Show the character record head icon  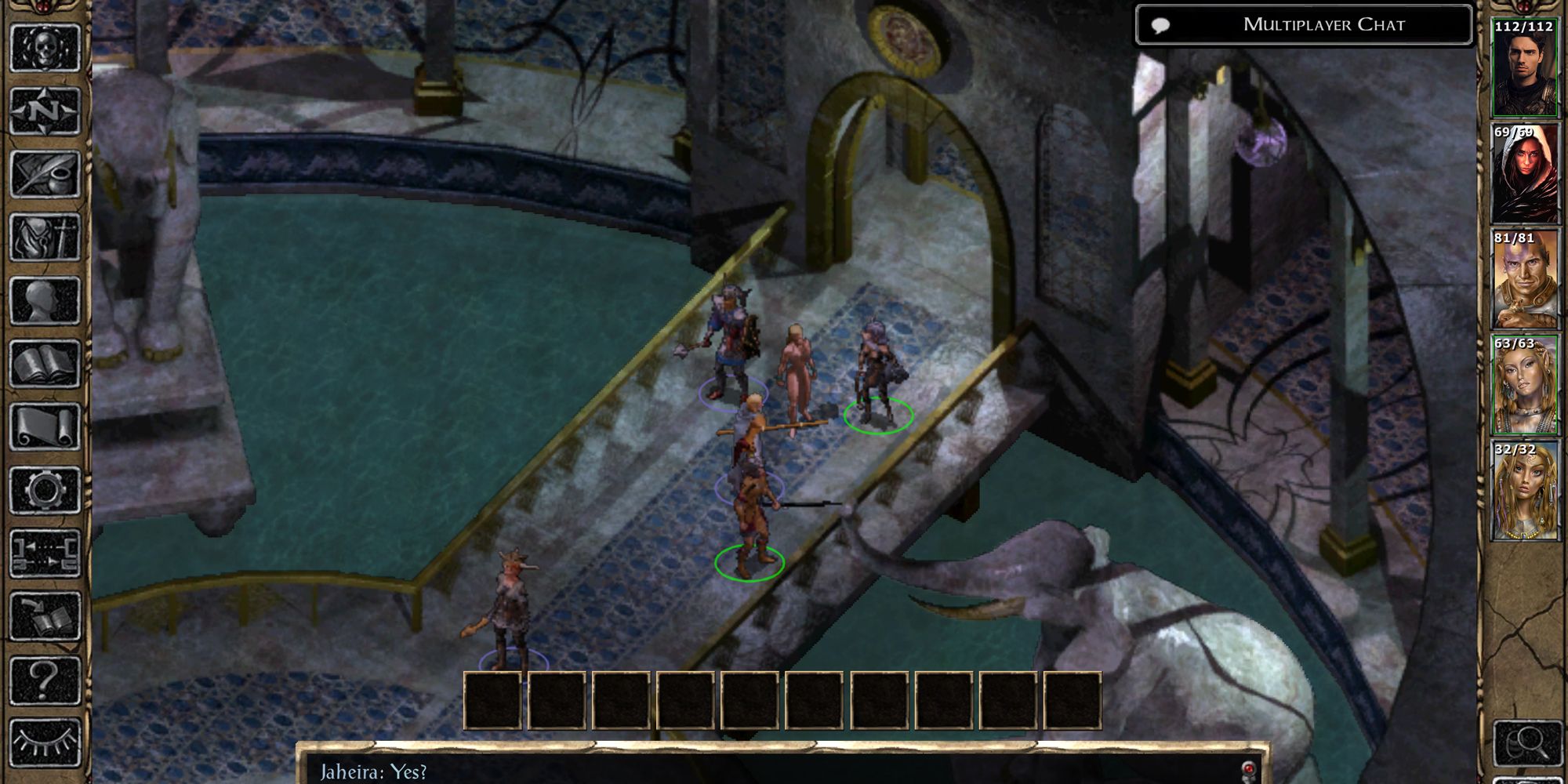(x=45, y=300)
